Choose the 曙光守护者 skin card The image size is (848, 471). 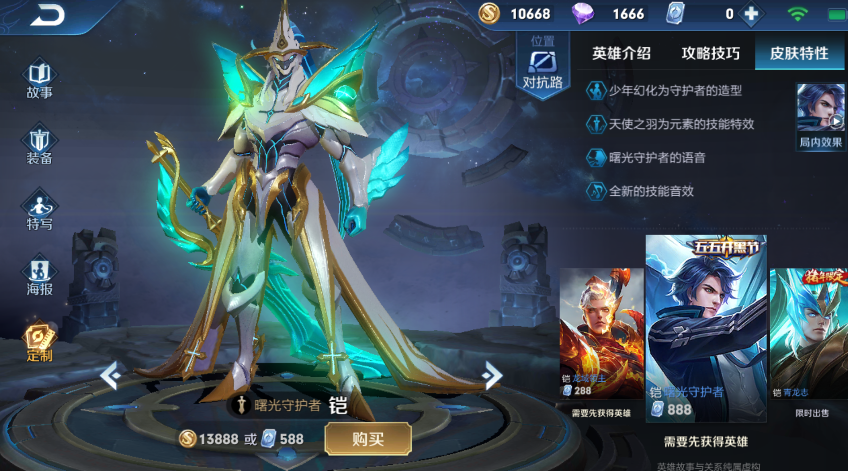[706, 328]
